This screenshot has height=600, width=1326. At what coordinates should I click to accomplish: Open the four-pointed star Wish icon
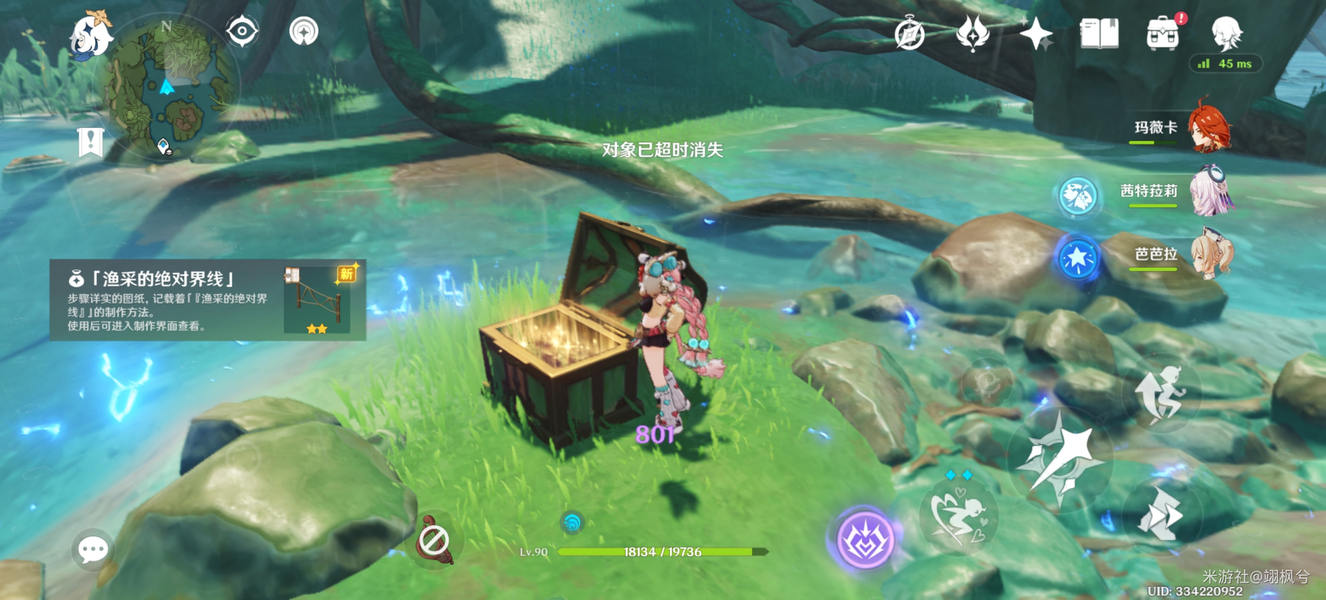[x=1036, y=34]
